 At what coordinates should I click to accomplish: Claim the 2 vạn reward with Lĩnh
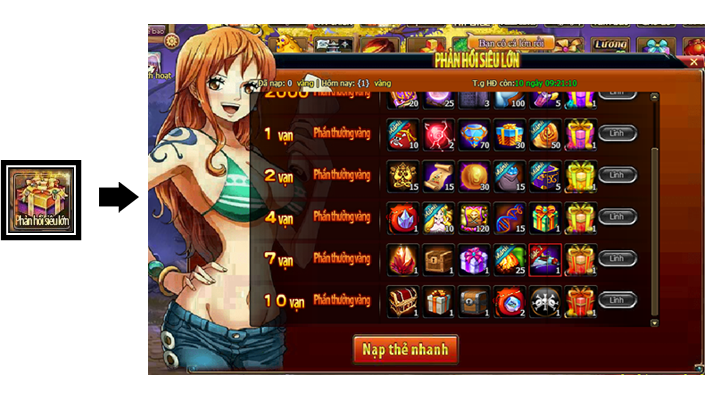click(x=617, y=175)
